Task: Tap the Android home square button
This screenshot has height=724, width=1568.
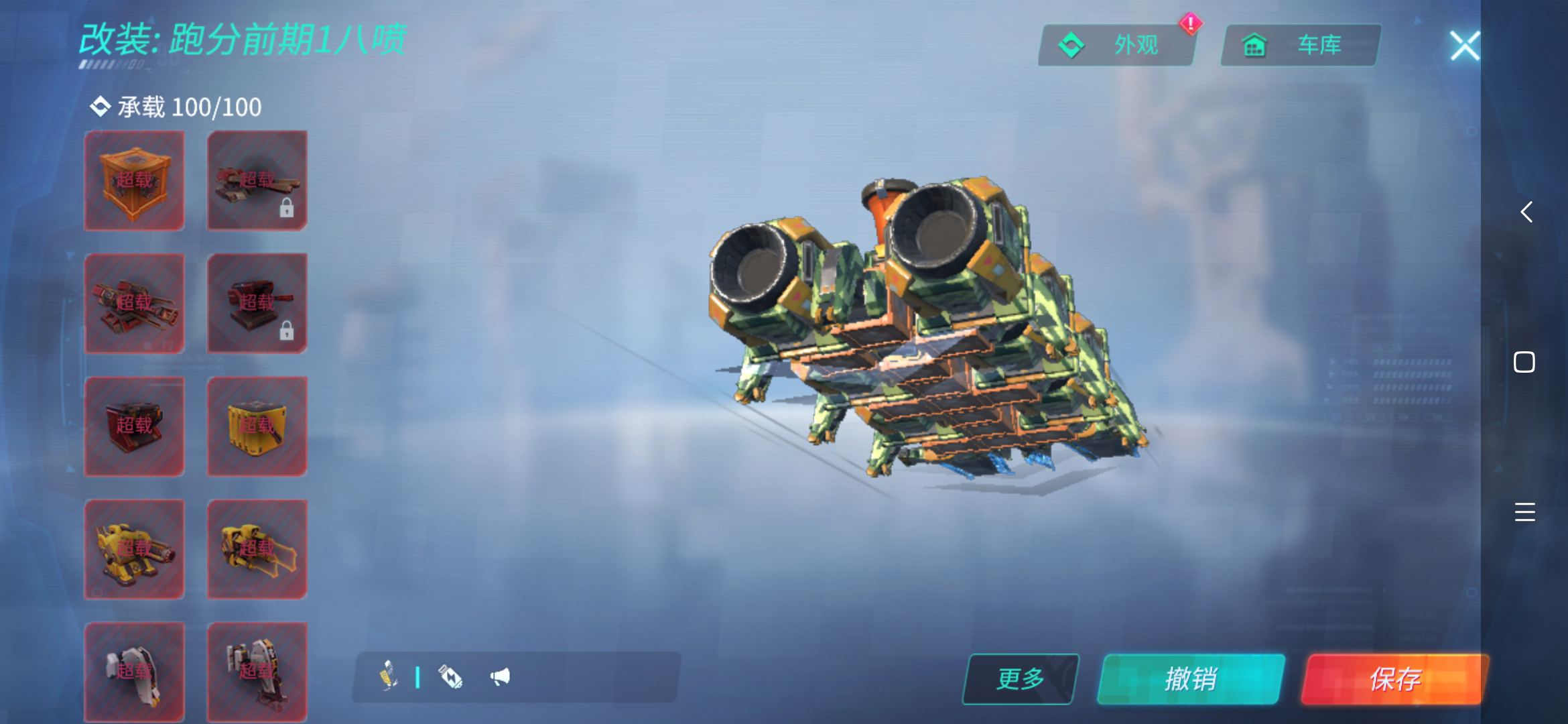Action: coord(1524,362)
